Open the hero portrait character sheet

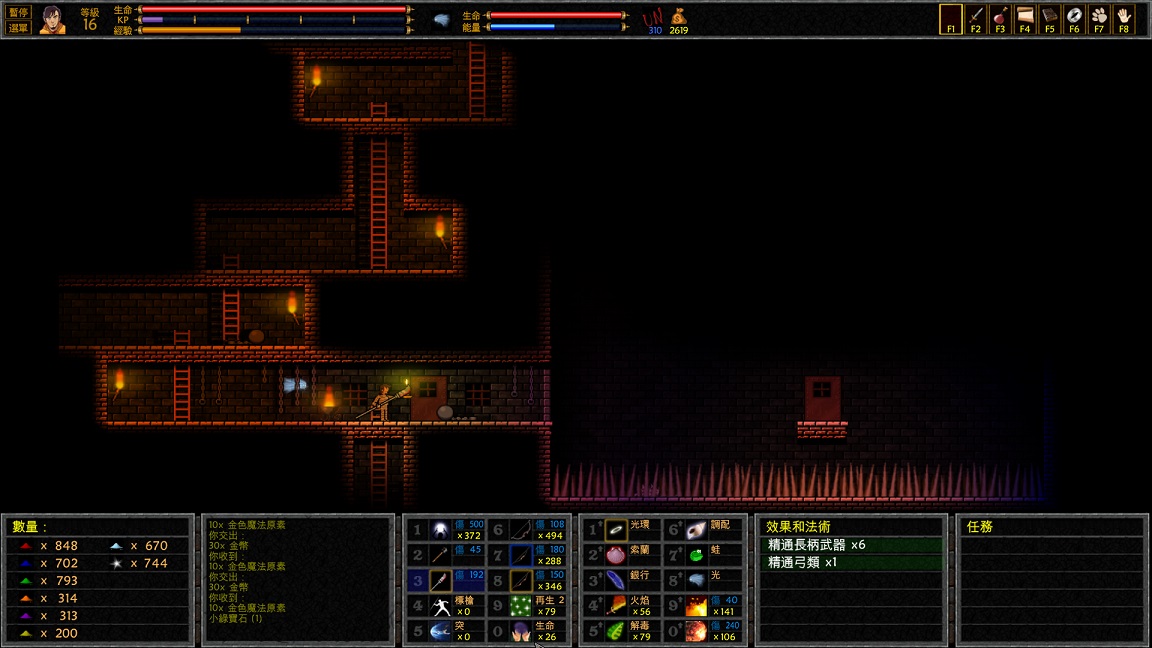52,20
